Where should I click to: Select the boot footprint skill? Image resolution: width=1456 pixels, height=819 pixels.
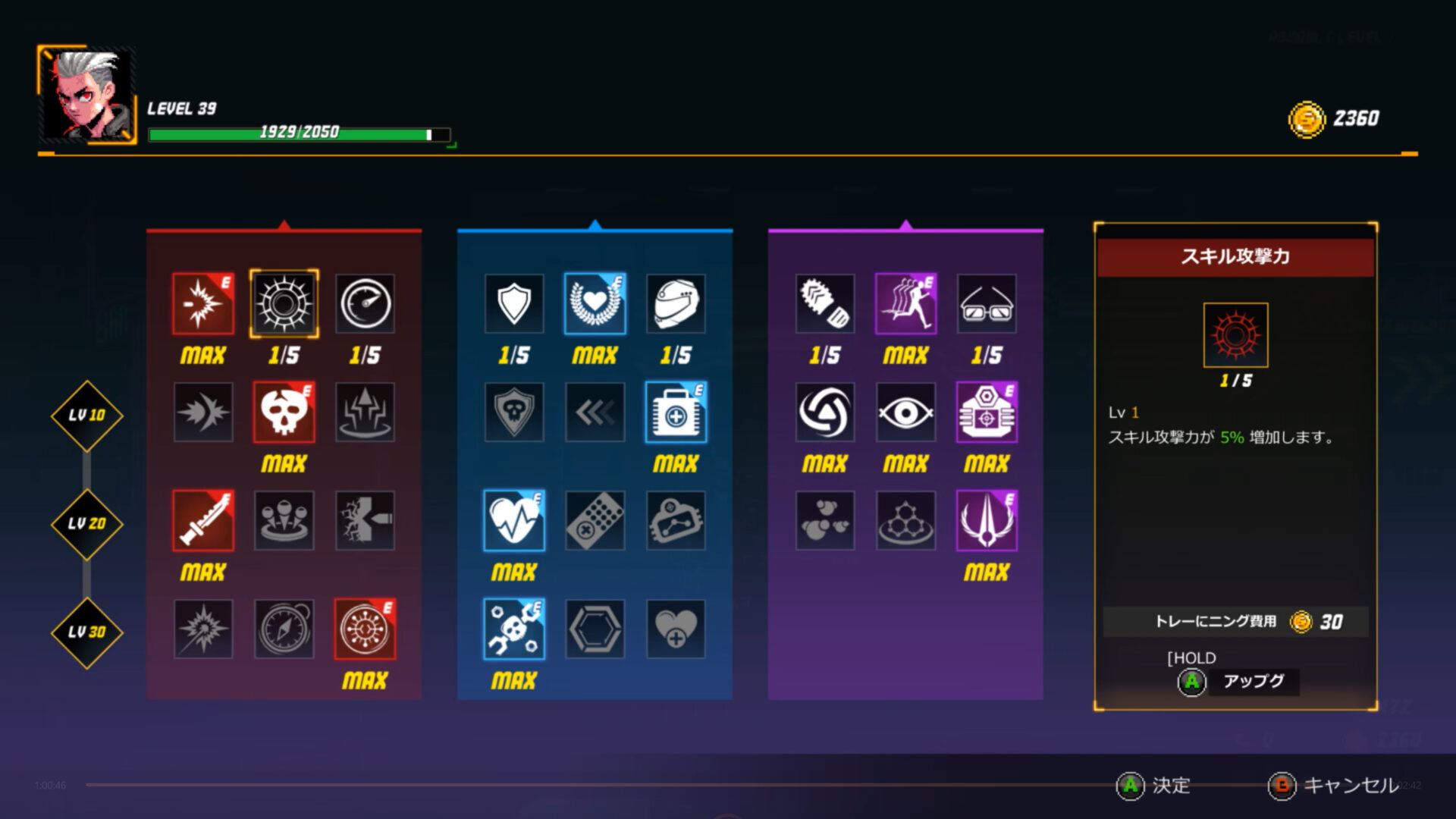click(x=825, y=303)
